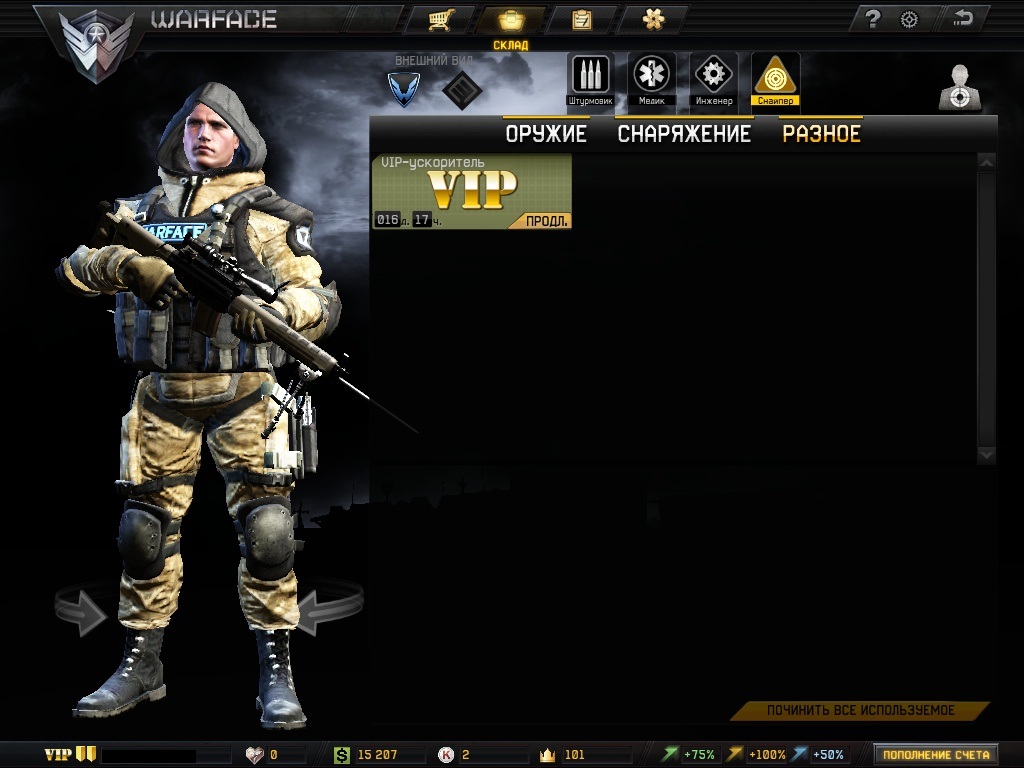
Task: Open the flower-icon top tab
Action: [x=652, y=19]
